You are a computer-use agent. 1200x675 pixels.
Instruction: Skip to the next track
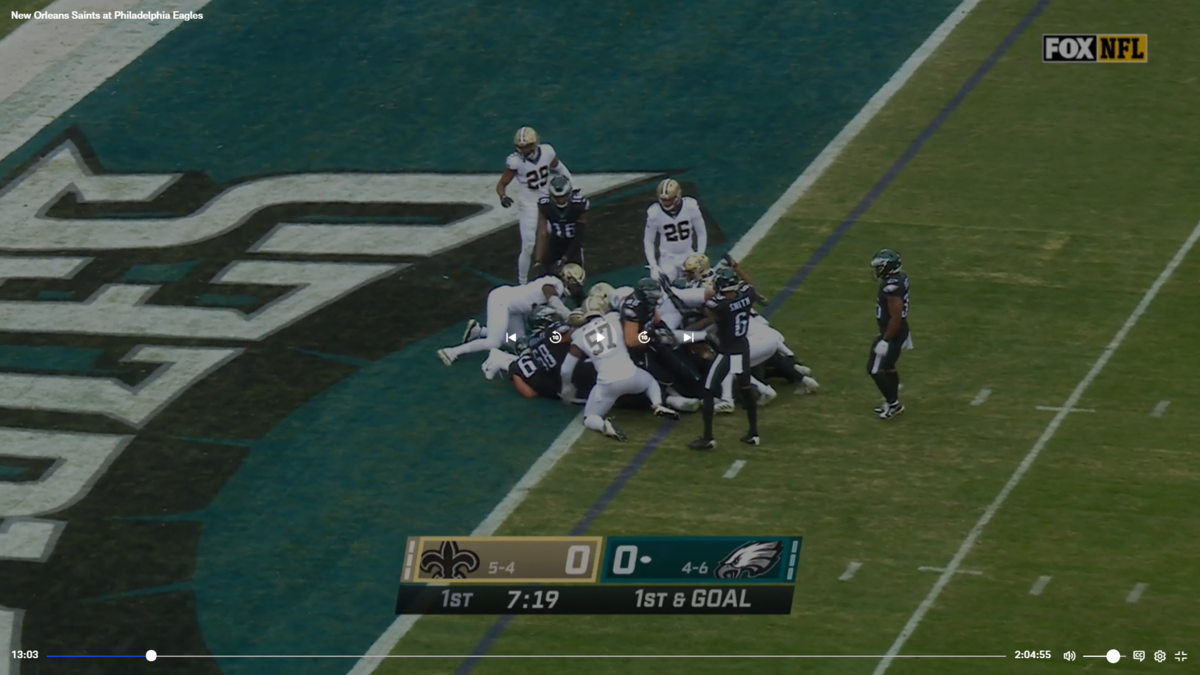(688, 338)
